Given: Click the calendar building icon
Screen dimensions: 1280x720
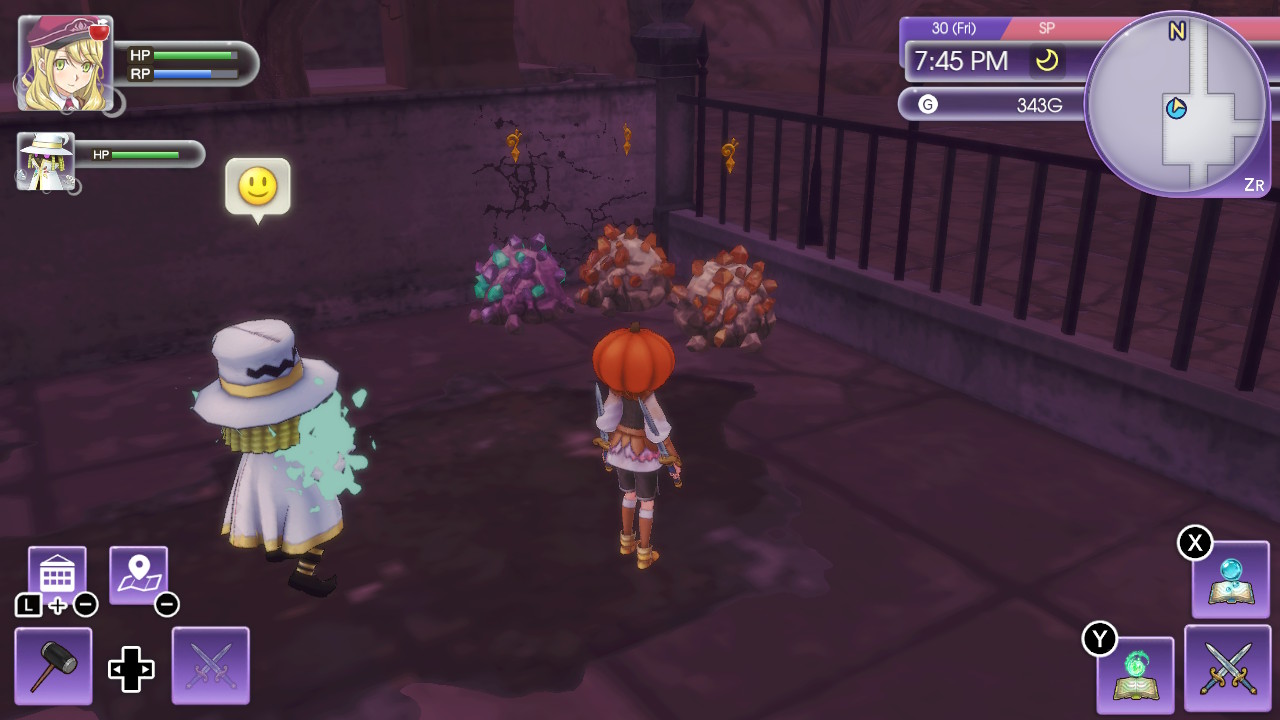Looking at the screenshot, I should tap(55, 568).
